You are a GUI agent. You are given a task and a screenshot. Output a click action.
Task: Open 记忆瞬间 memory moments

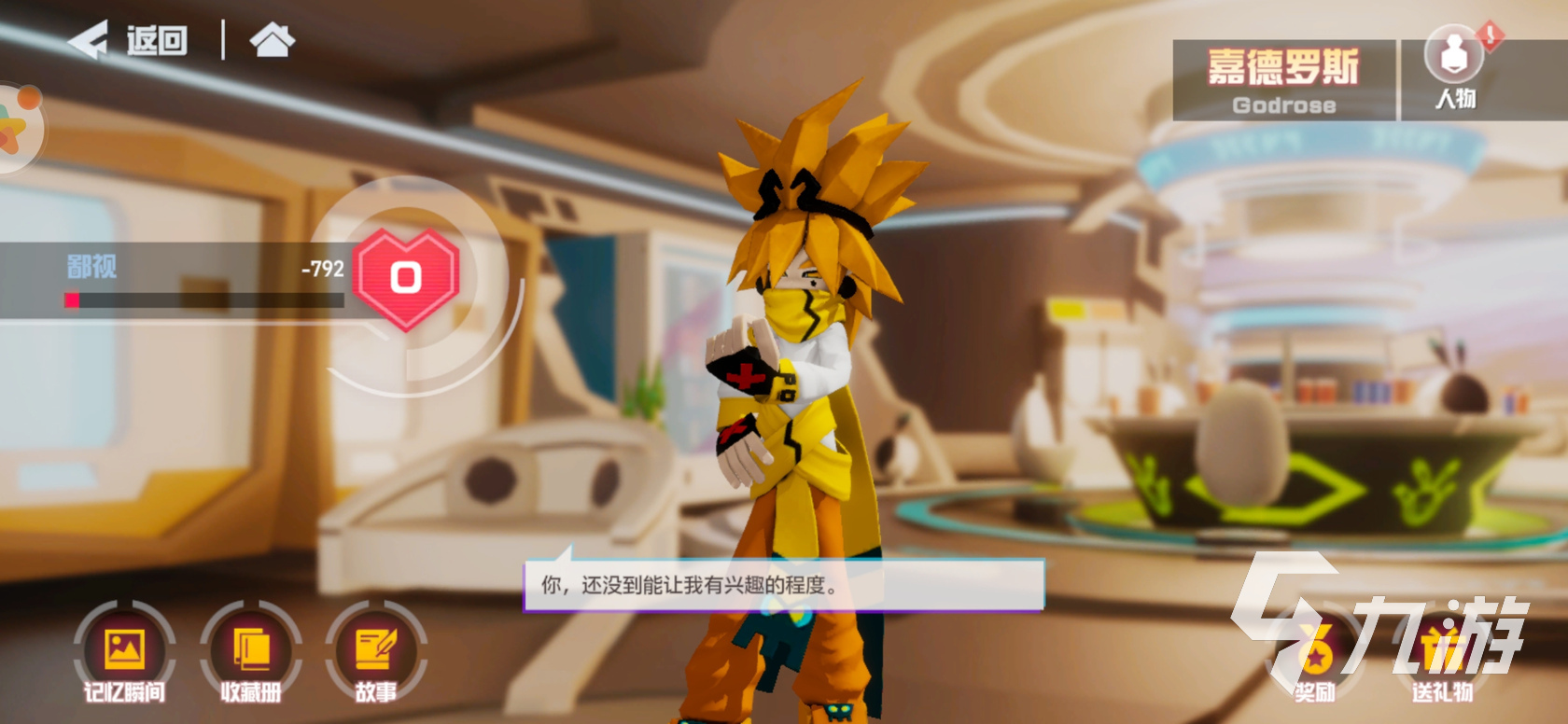(124, 653)
